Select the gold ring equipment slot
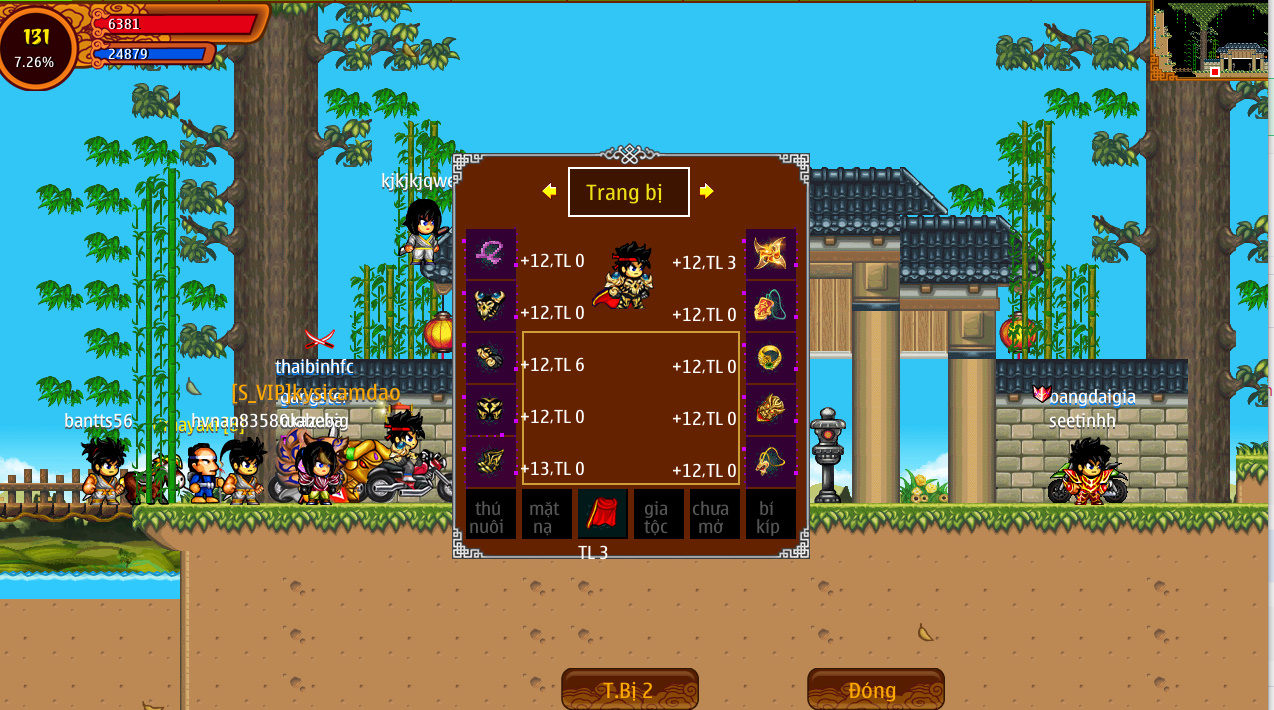Viewport: 1274px width, 710px height. click(771, 358)
